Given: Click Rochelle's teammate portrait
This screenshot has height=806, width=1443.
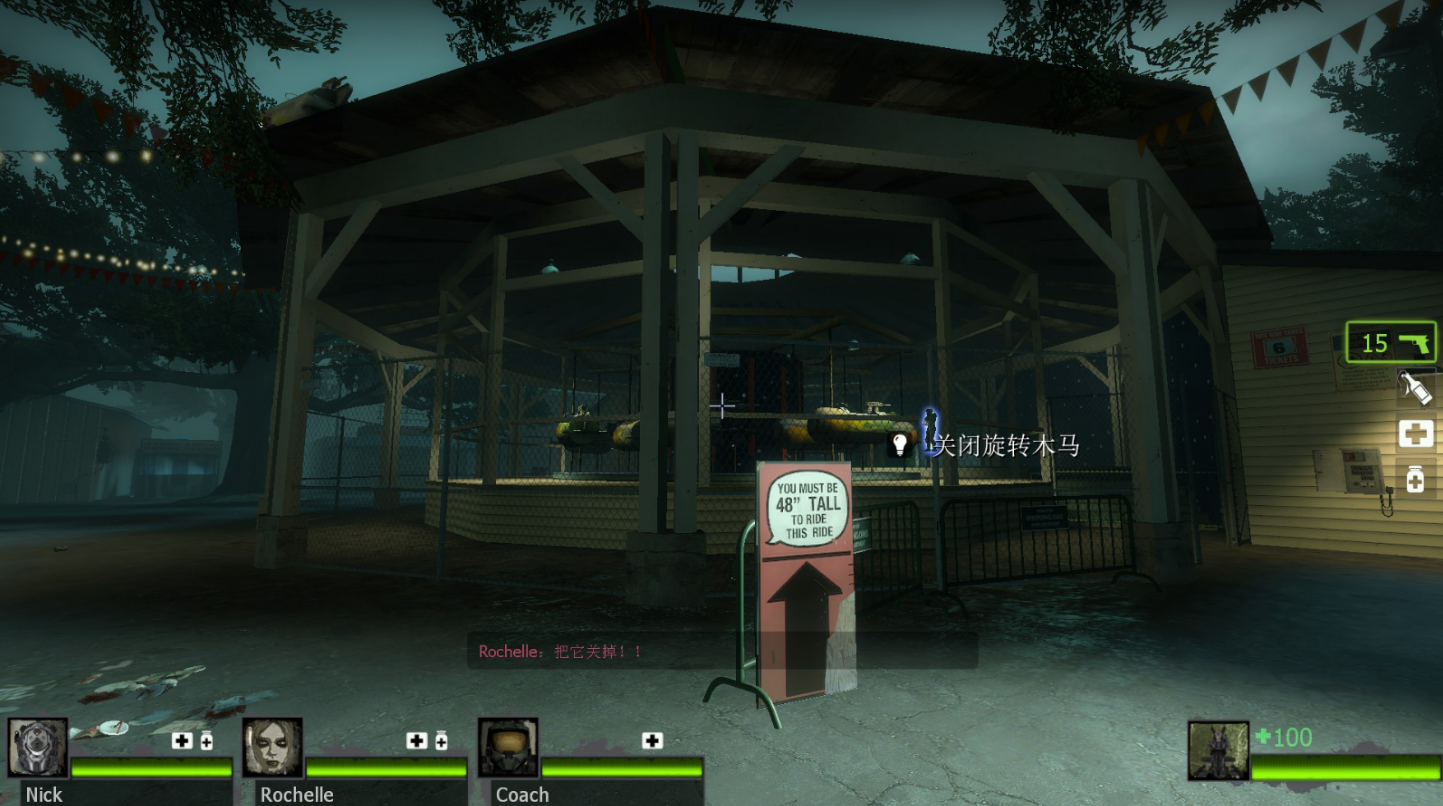Looking at the screenshot, I should tap(272, 747).
